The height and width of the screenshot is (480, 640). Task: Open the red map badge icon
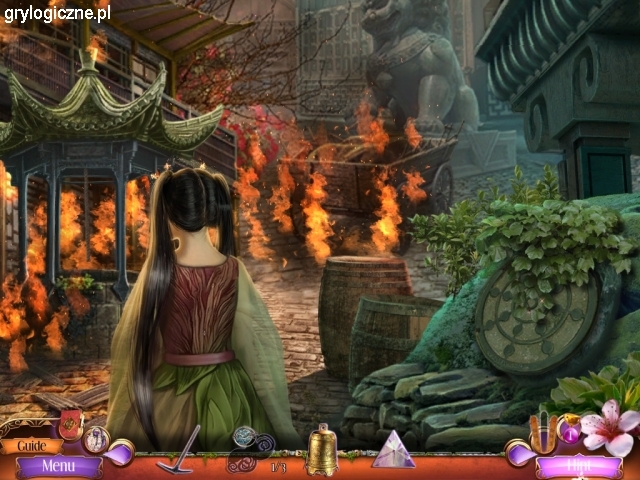71,422
